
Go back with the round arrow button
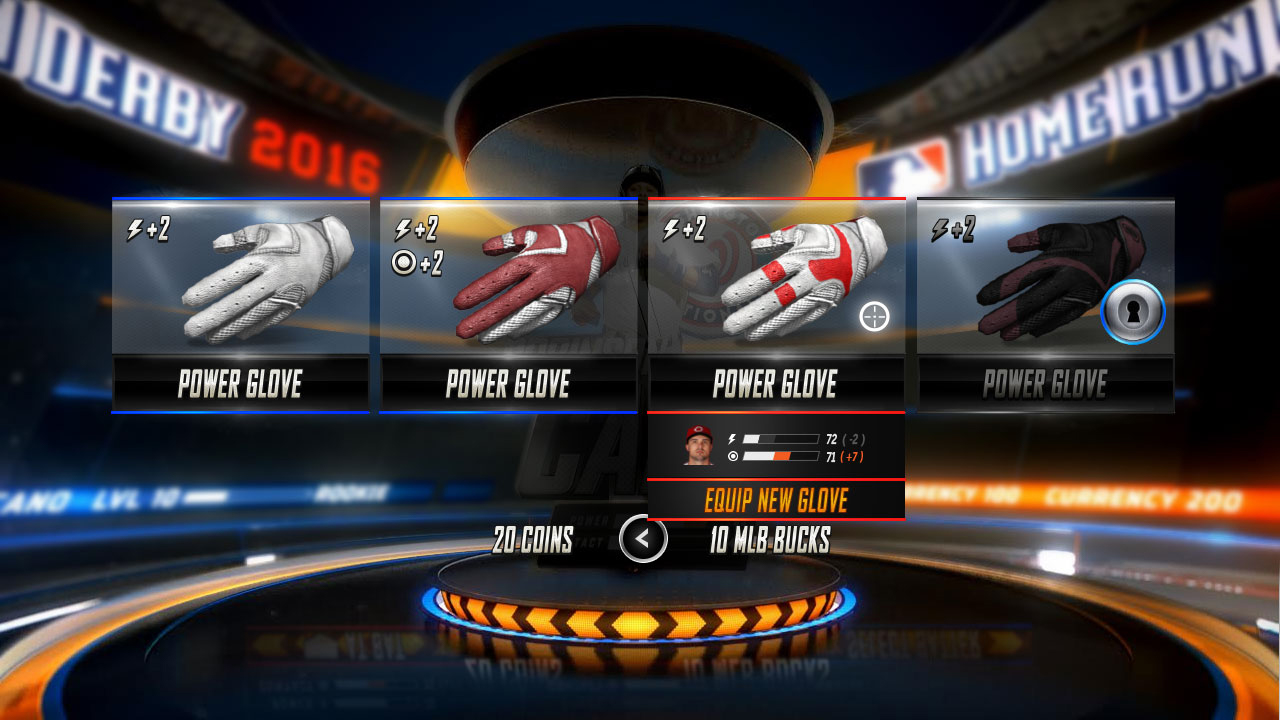click(643, 539)
